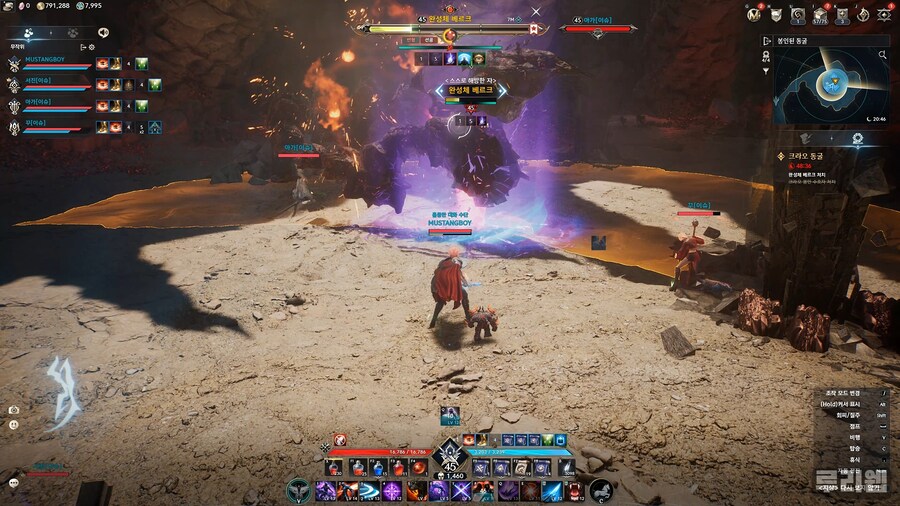Switch to the dungeon objective tracker tab
Image resolution: width=900 pixels, height=506 pixels.
pyautogui.click(x=857, y=138)
